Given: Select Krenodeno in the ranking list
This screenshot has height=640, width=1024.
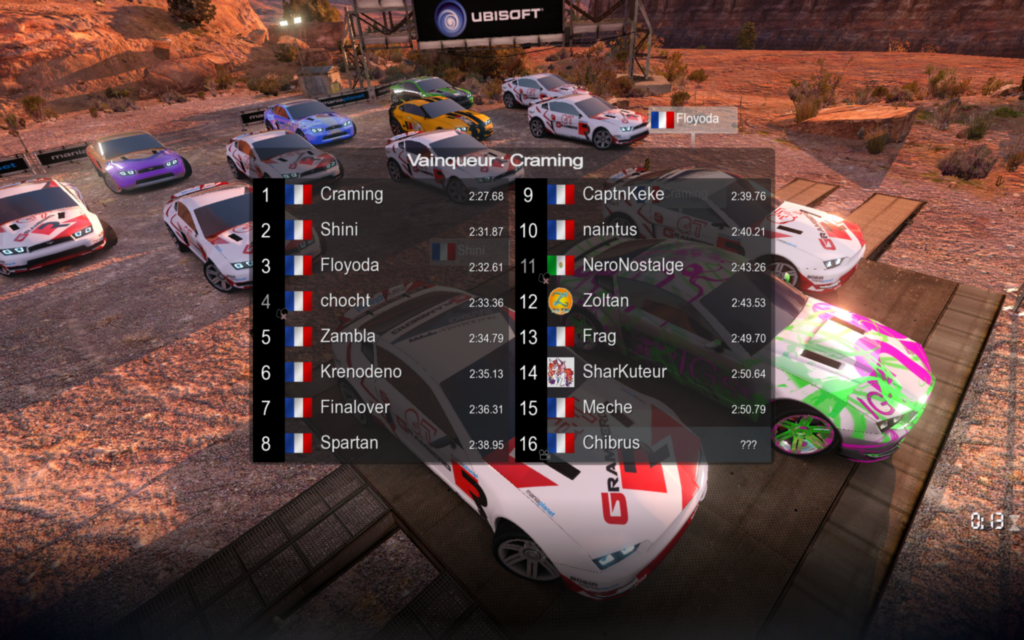Looking at the screenshot, I should click(385, 372).
